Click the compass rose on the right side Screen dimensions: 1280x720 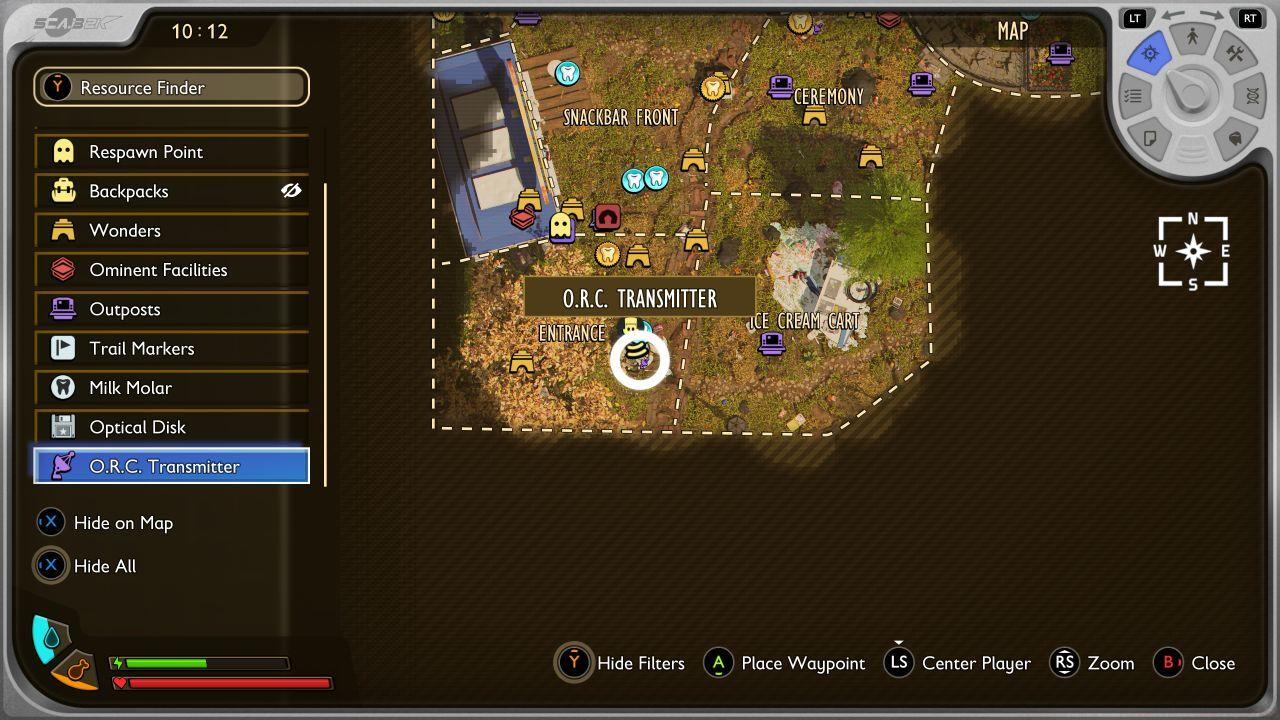coord(1190,252)
